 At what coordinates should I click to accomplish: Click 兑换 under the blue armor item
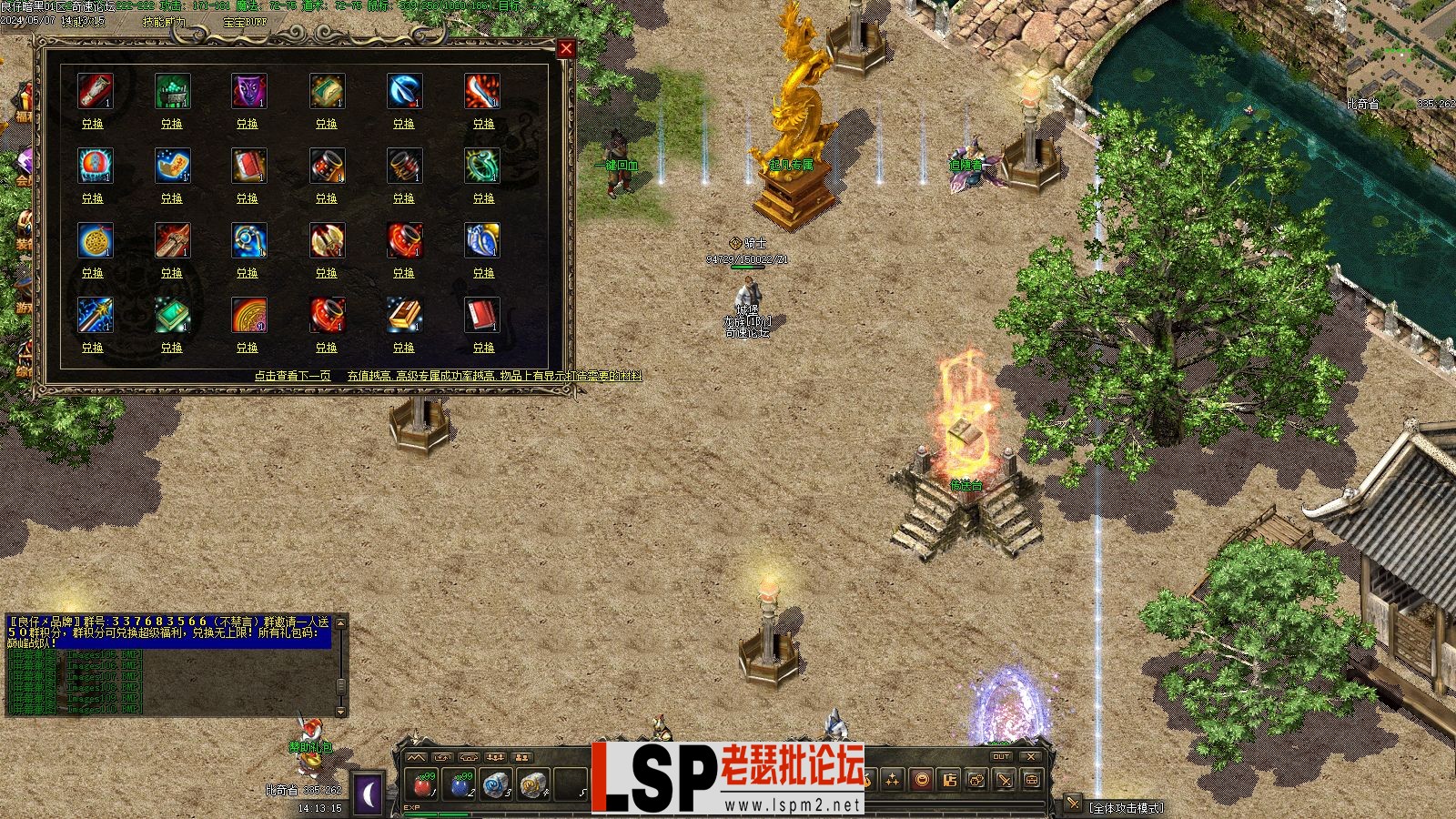(483, 273)
